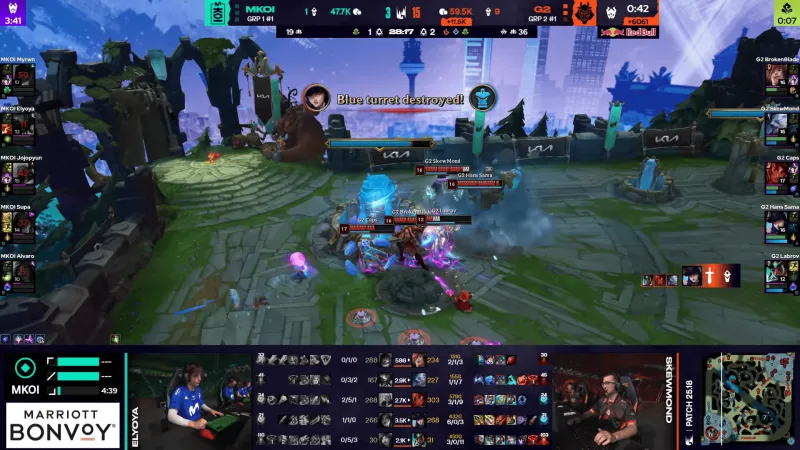Select MKOI Alvaro's champion card
The width and height of the screenshot is (800, 450).
coord(17,273)
